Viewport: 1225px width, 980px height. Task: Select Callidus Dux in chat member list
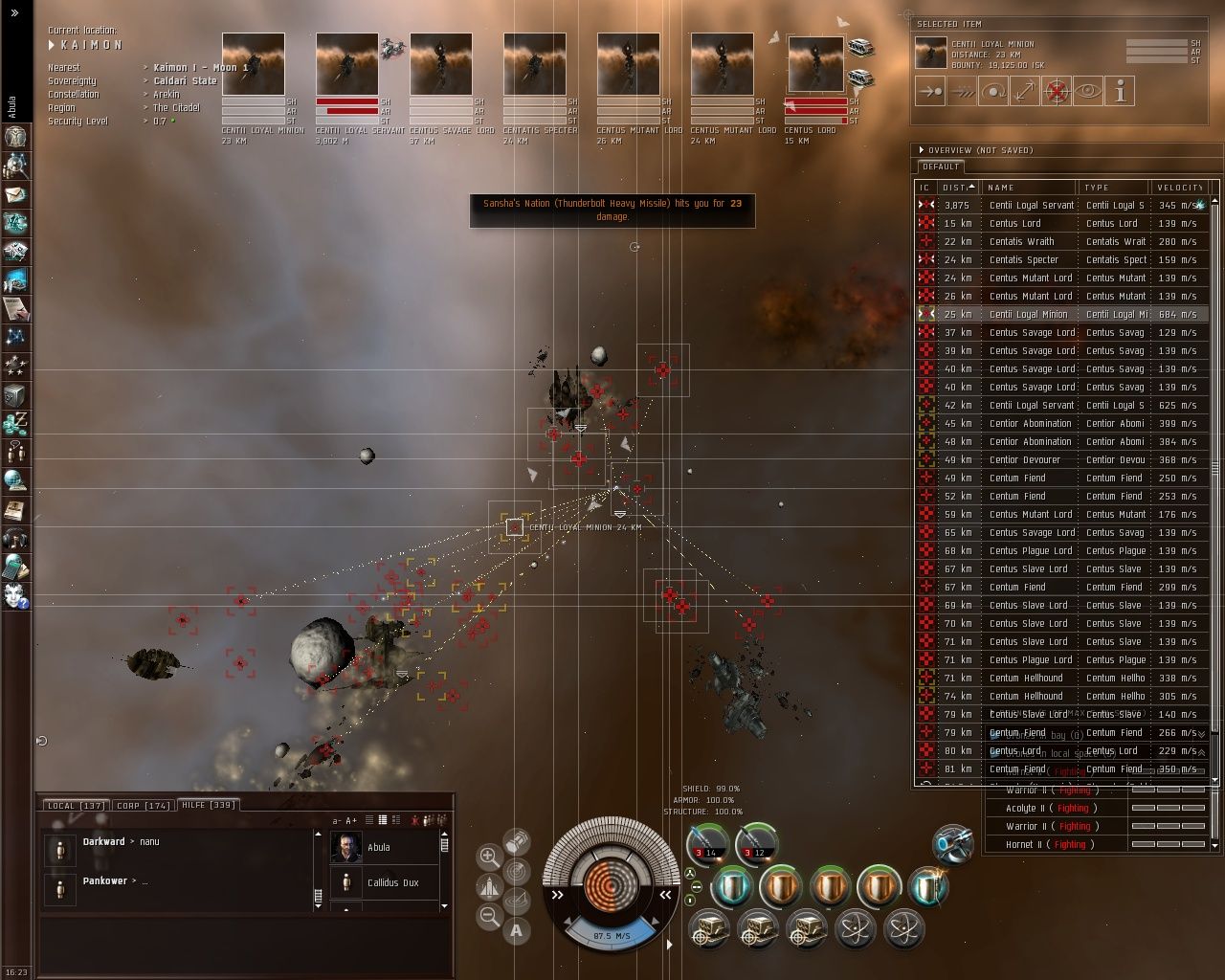click(x=392, y=883)
